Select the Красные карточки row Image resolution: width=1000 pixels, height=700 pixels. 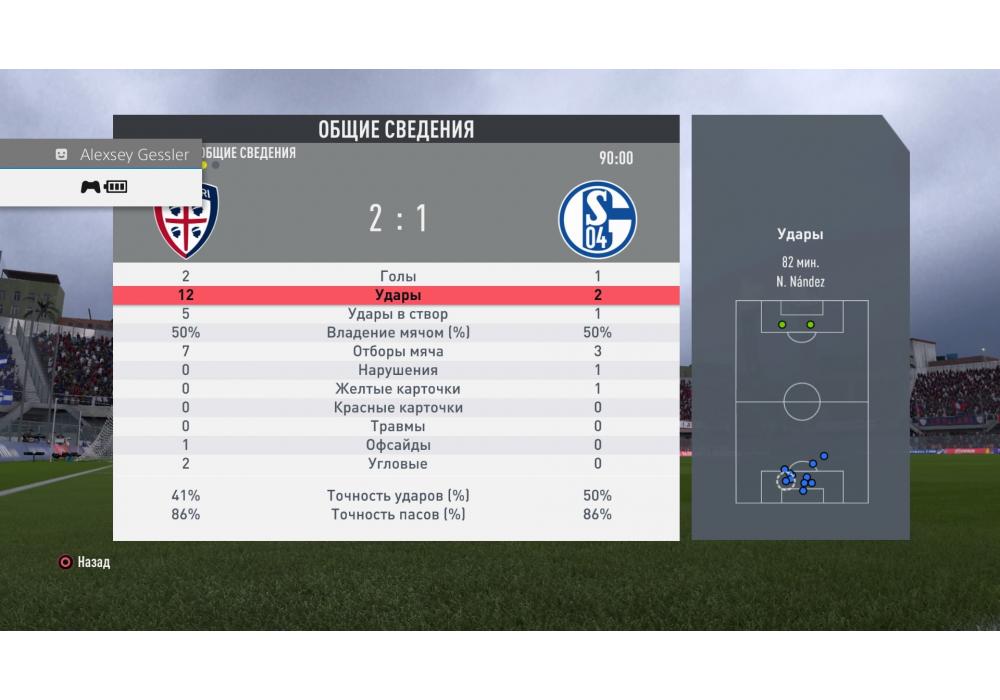(x=398, y=407)
